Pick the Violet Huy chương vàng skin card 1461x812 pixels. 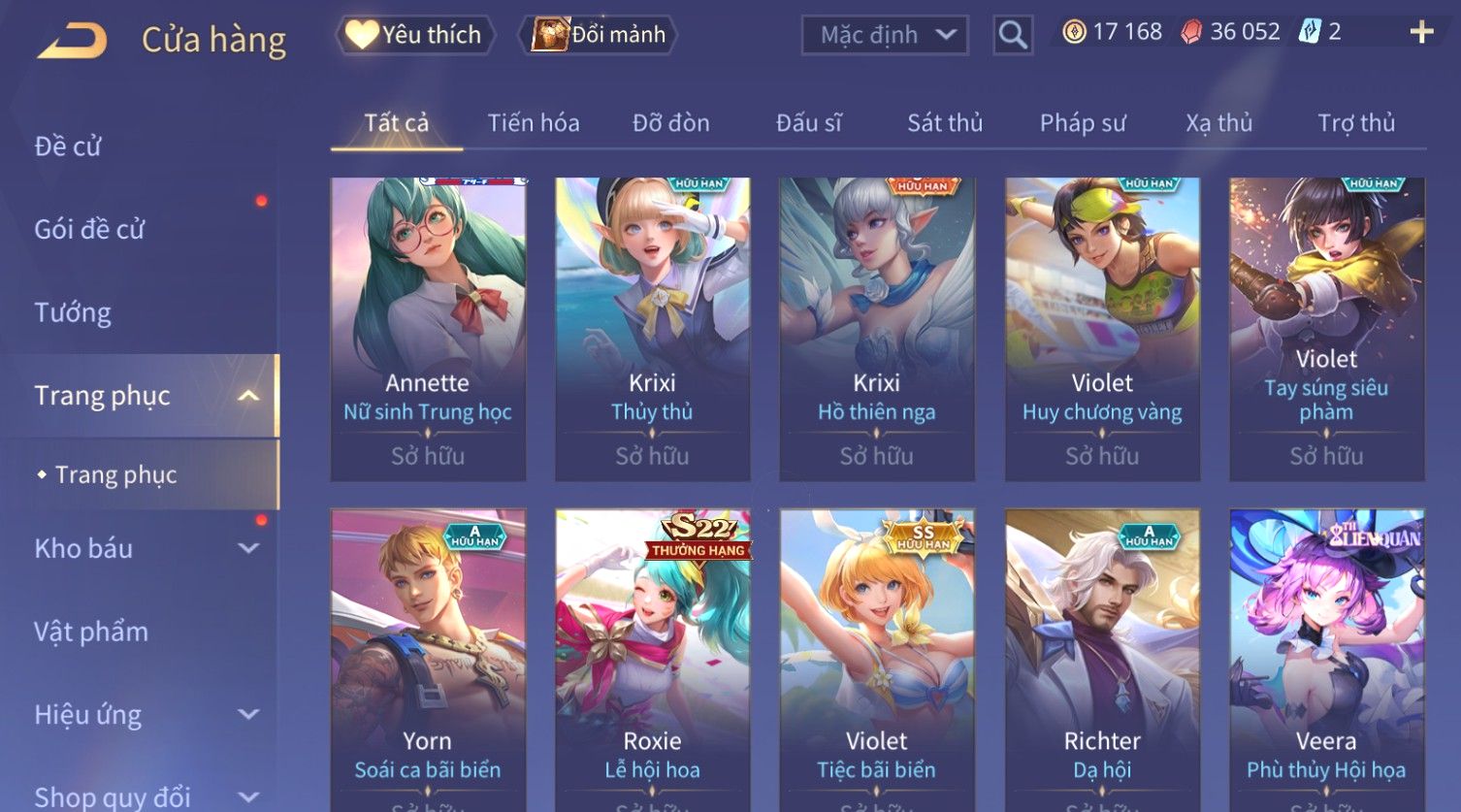click(1102, 329)
